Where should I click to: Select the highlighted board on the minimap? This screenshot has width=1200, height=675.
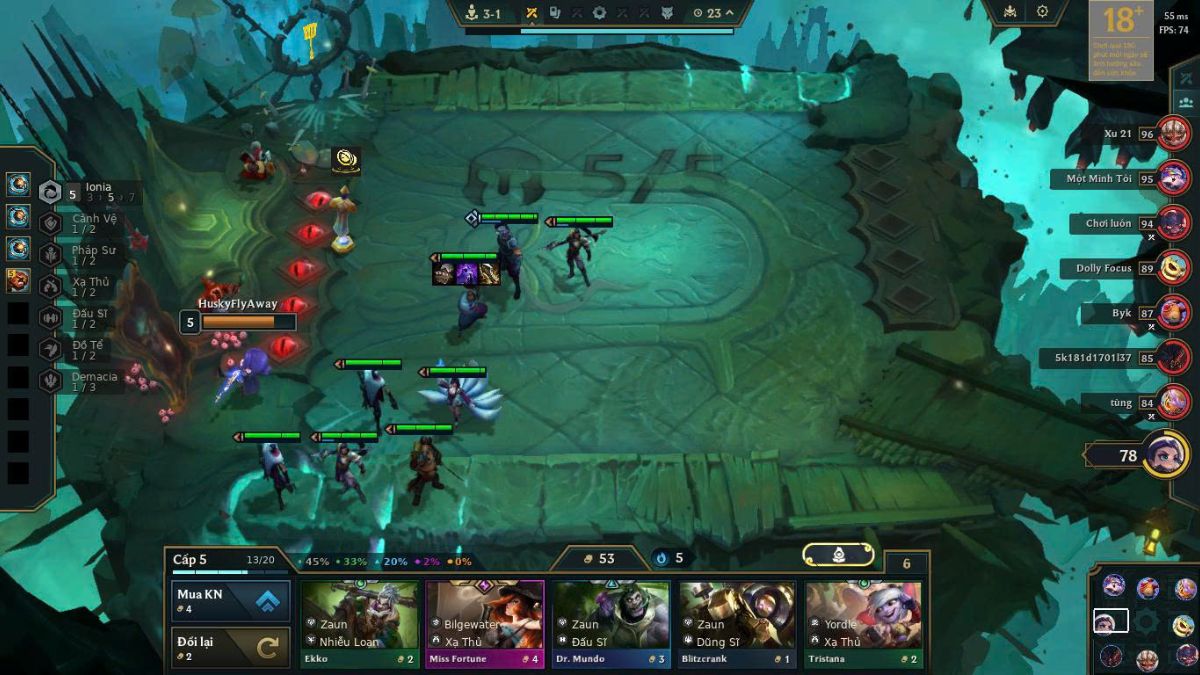click(1110, 621)
